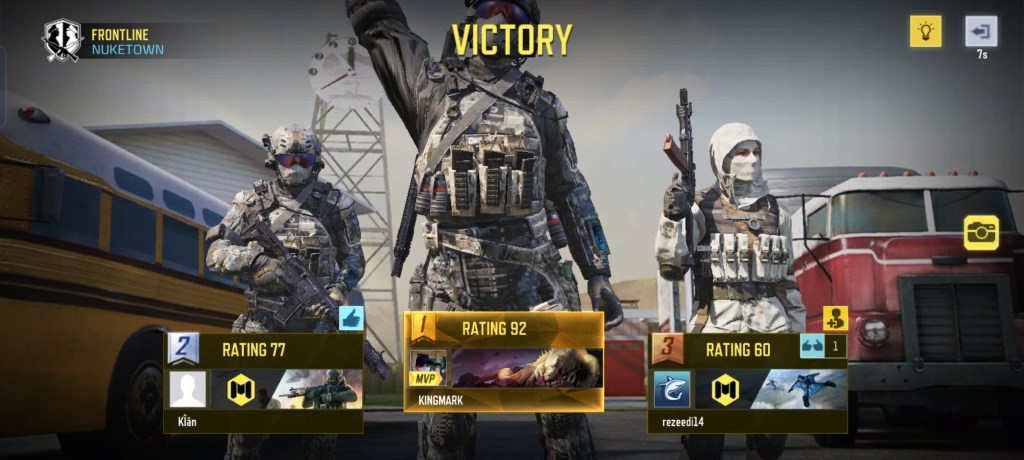Click rezeedi14's shark avatar
The image size is (1024, 460).
(672, 389)
